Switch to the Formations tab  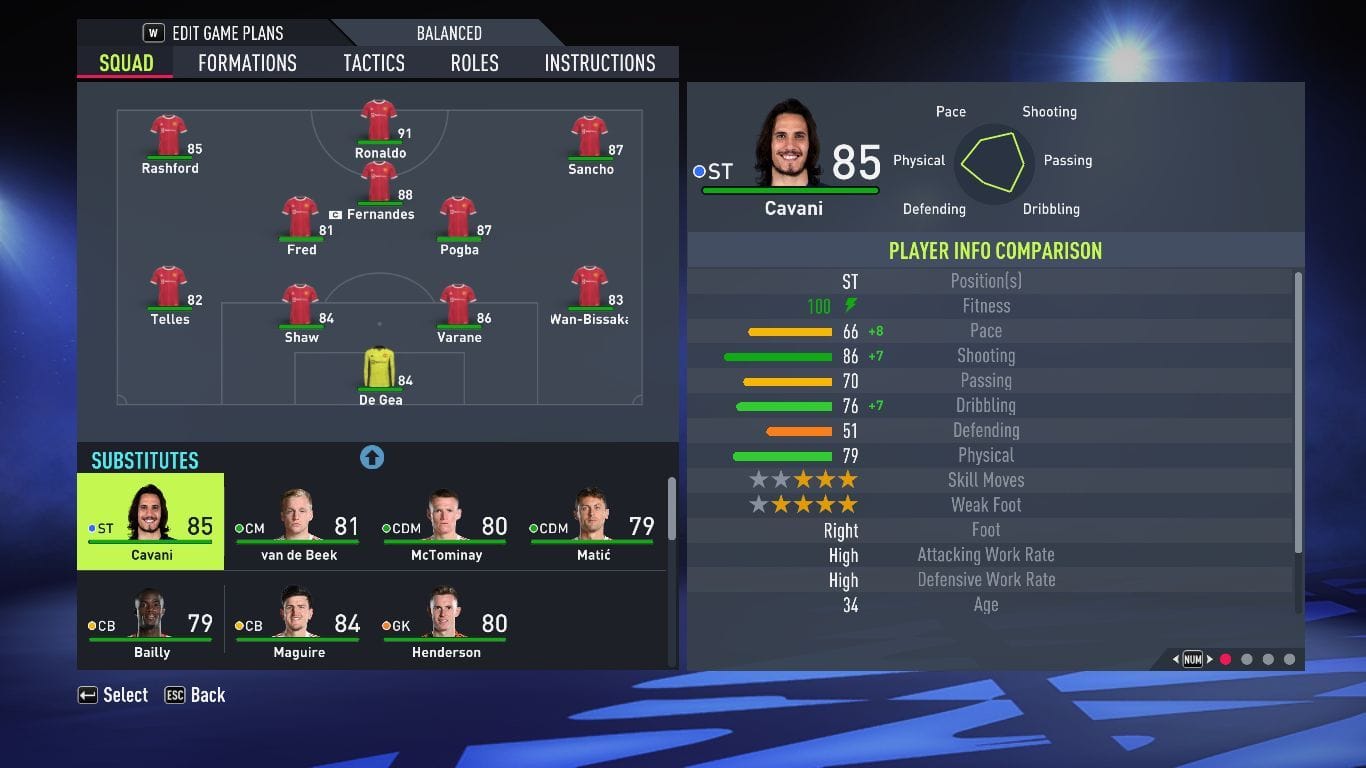246,62
